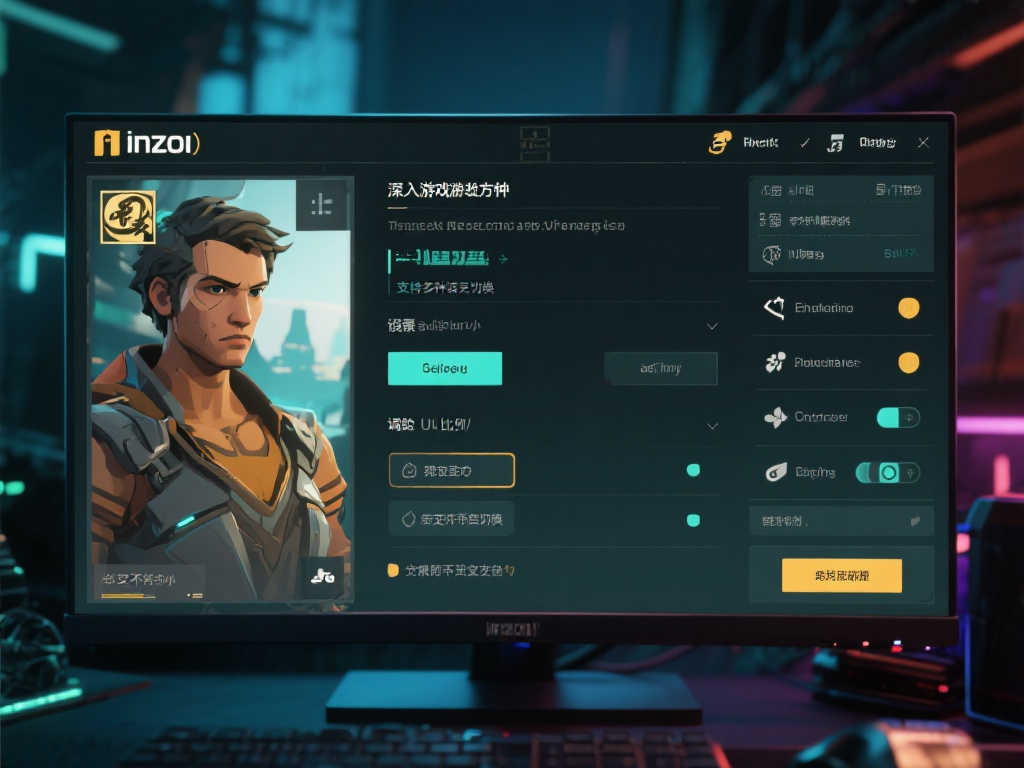Click the music note icon
Screen dimensions: 1024x768
(x=835, y=143)
